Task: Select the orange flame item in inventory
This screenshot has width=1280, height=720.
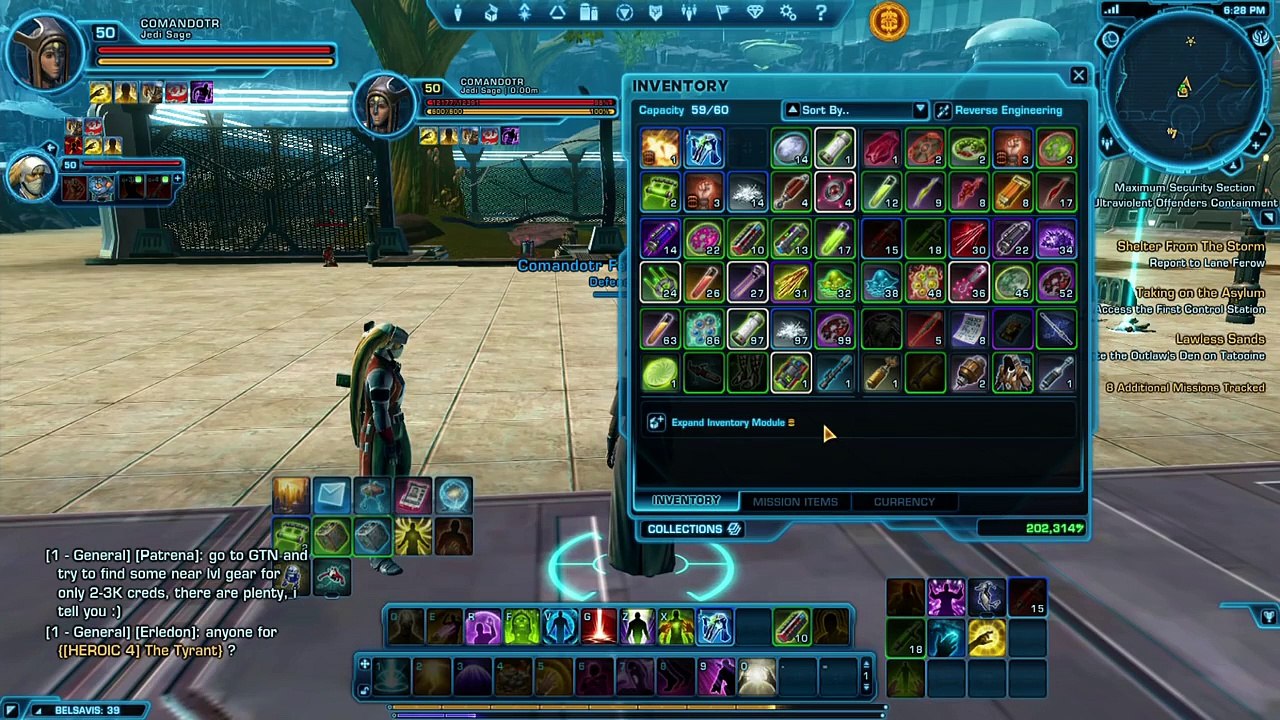Action: pos(660,149)
